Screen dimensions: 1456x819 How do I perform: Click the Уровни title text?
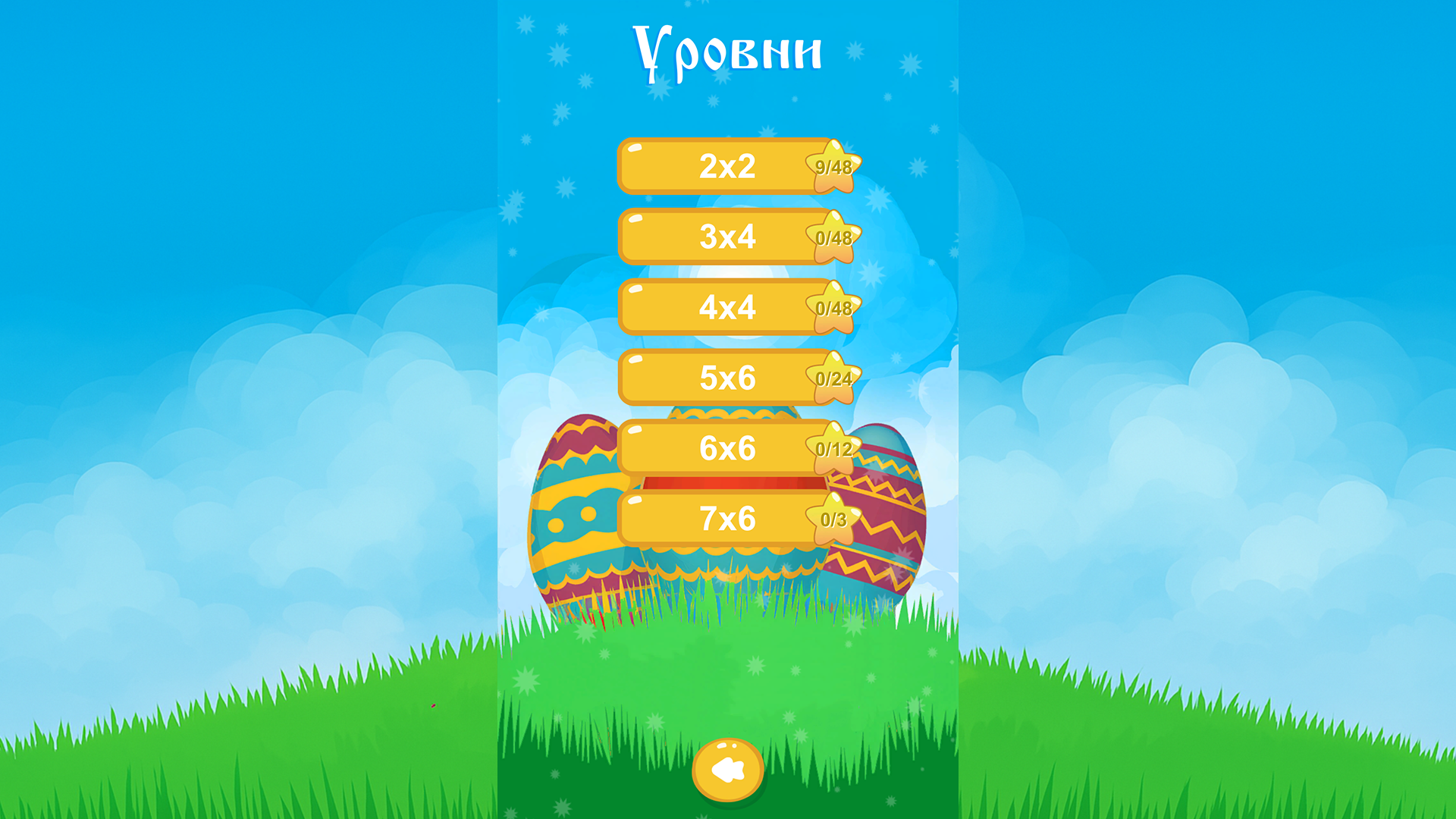[x=726, y=49]
